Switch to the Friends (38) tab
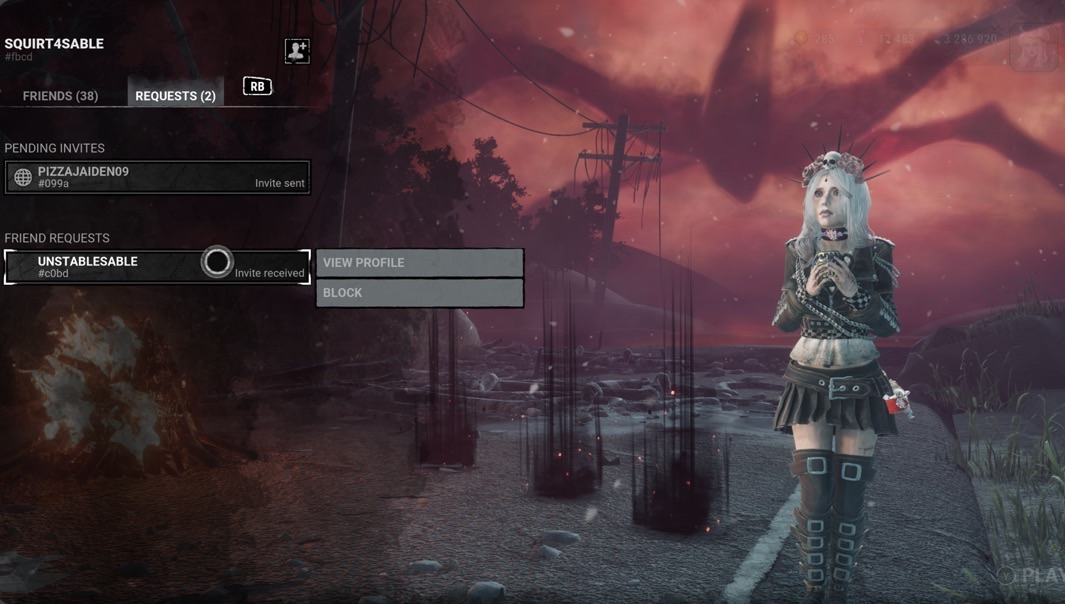 coord(60,96)
